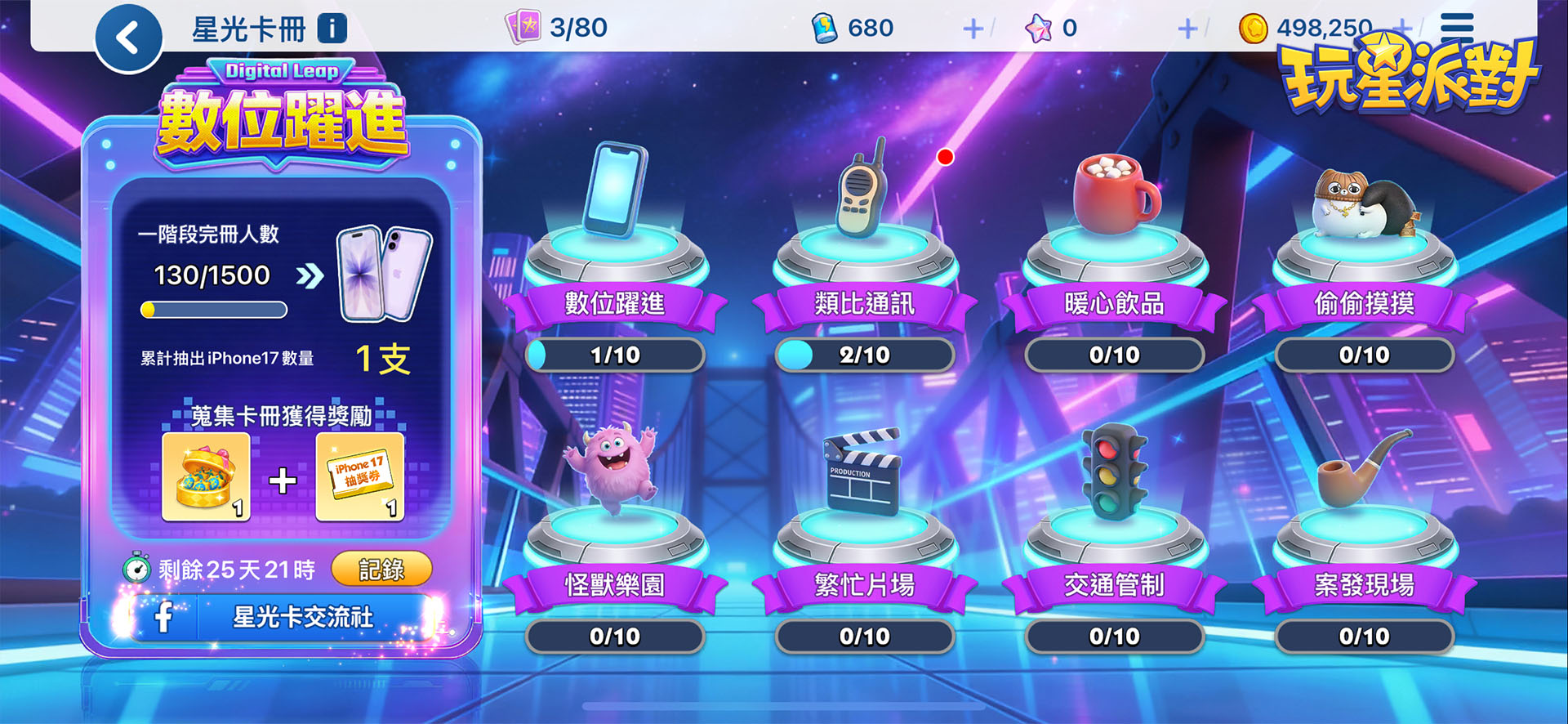The height and width of the screenshot is (724, 1568).
Task: Inspect the treasure chest reward
Action: (206, 477)
